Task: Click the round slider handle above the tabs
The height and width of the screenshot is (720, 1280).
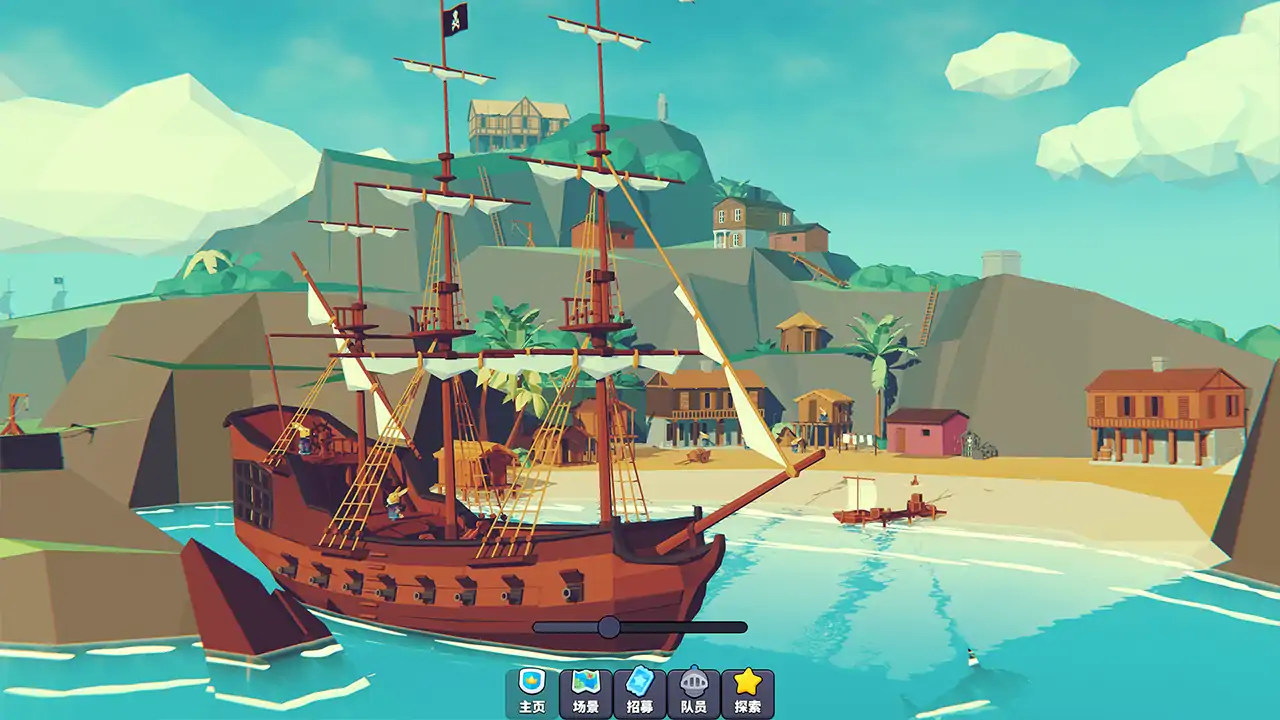Action: tap(609, 627)
